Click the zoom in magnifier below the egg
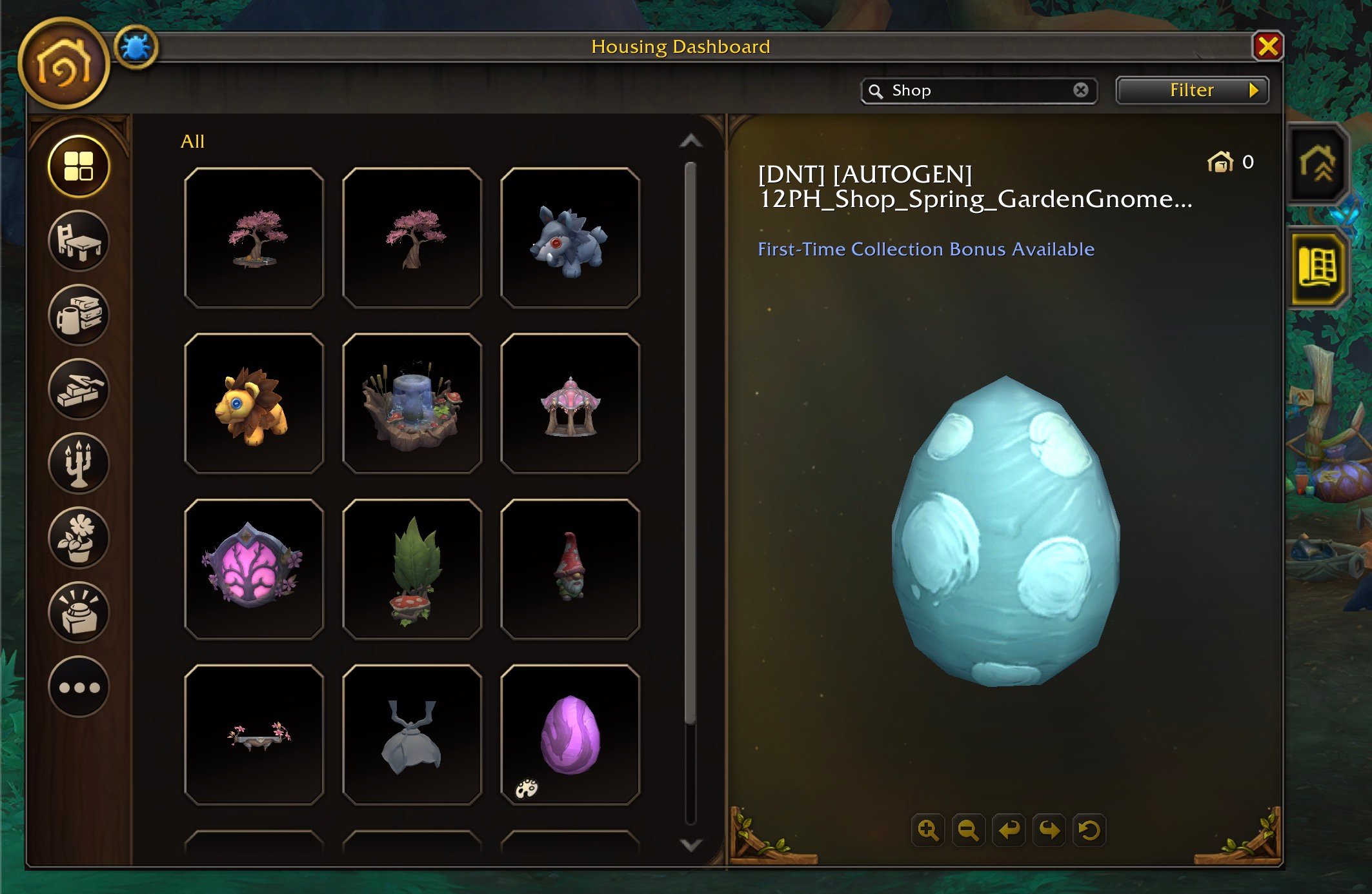The image size is (1372, 894). tap(928, 829)
